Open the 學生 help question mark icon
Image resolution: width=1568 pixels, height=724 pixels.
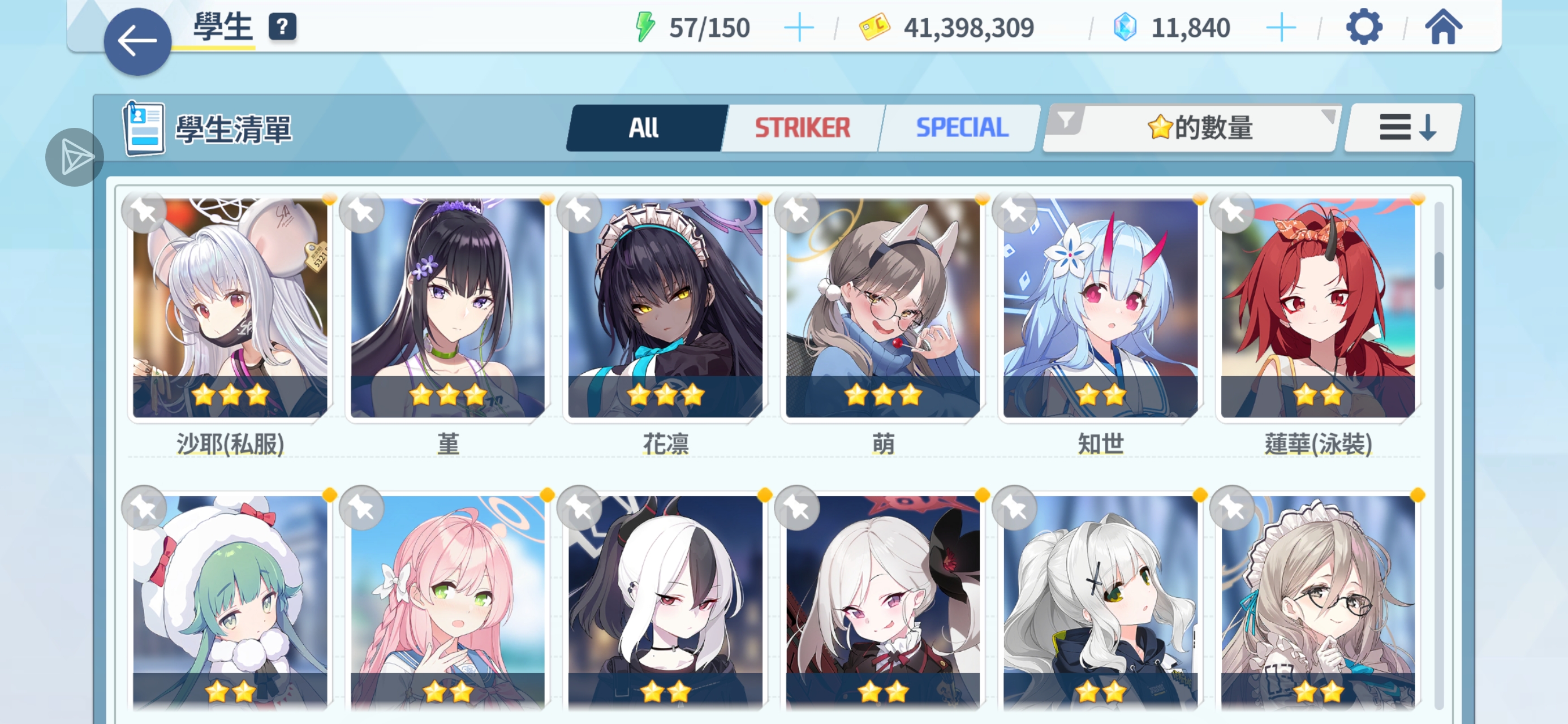point(283,27)
